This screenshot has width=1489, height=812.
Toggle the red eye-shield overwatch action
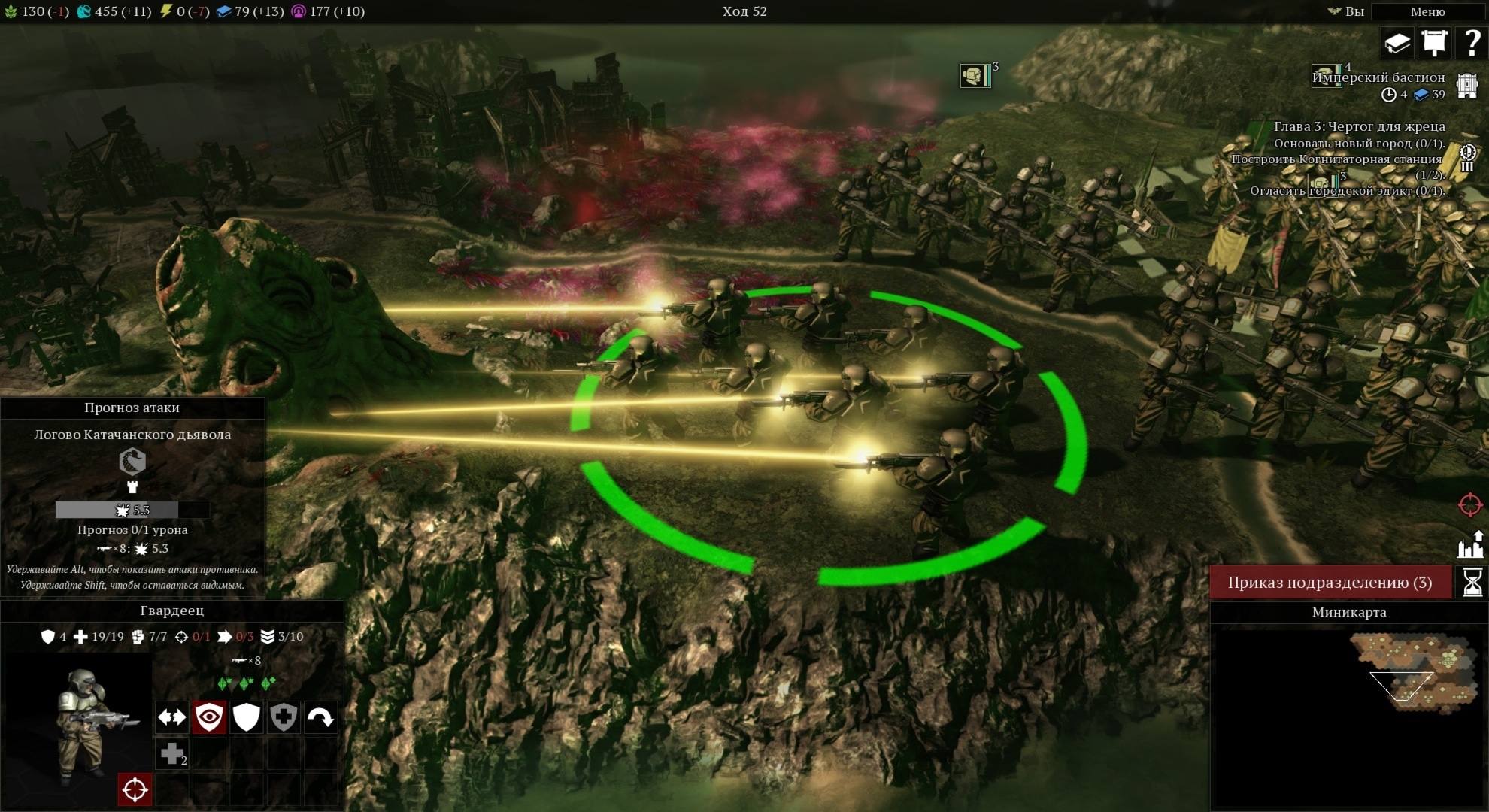(209, 717)
